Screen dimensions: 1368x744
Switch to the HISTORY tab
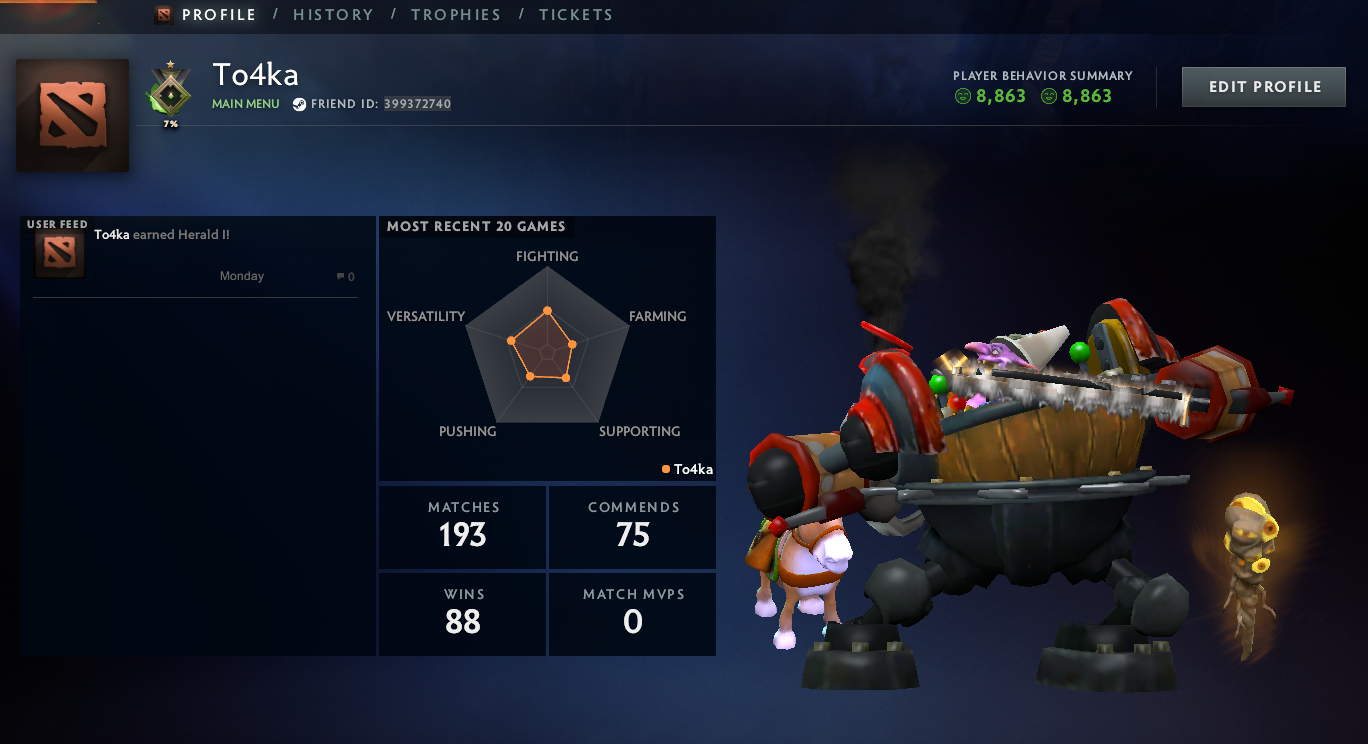click(x=333, y=14)
